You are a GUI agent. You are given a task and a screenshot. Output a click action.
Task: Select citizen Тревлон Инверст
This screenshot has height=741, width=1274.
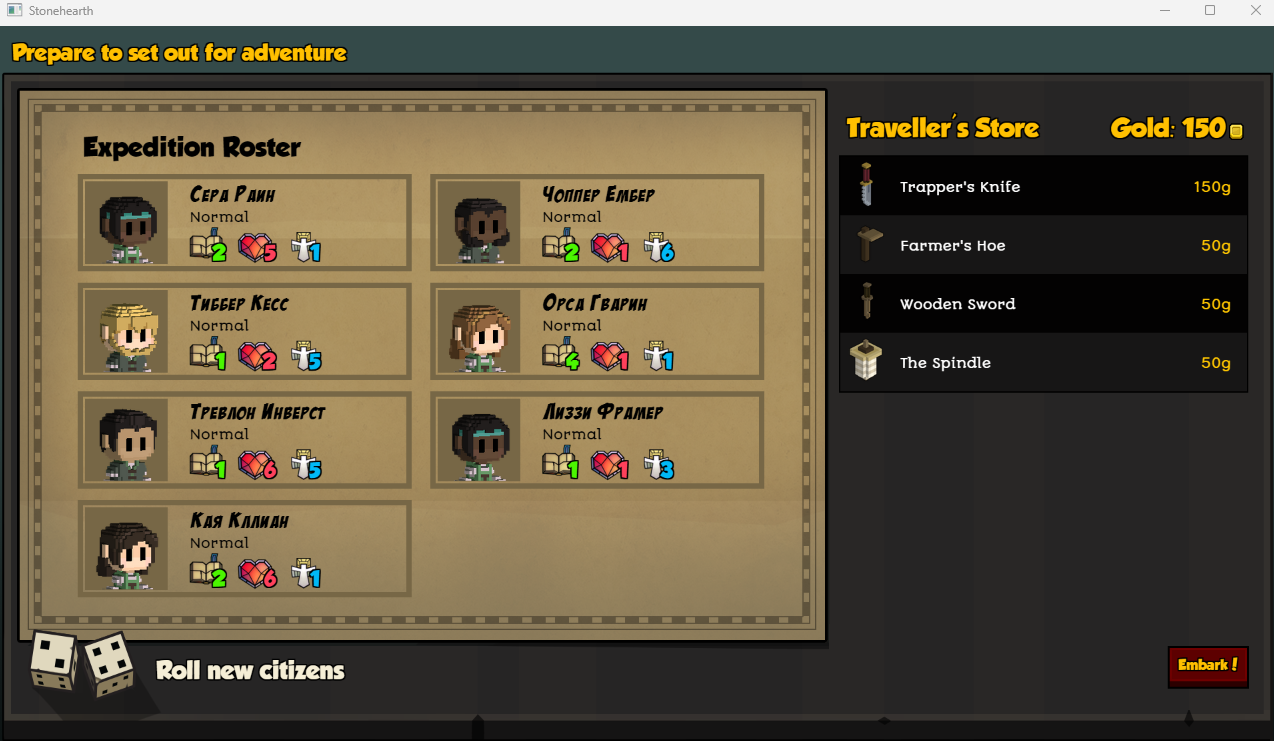coord(245,441)
